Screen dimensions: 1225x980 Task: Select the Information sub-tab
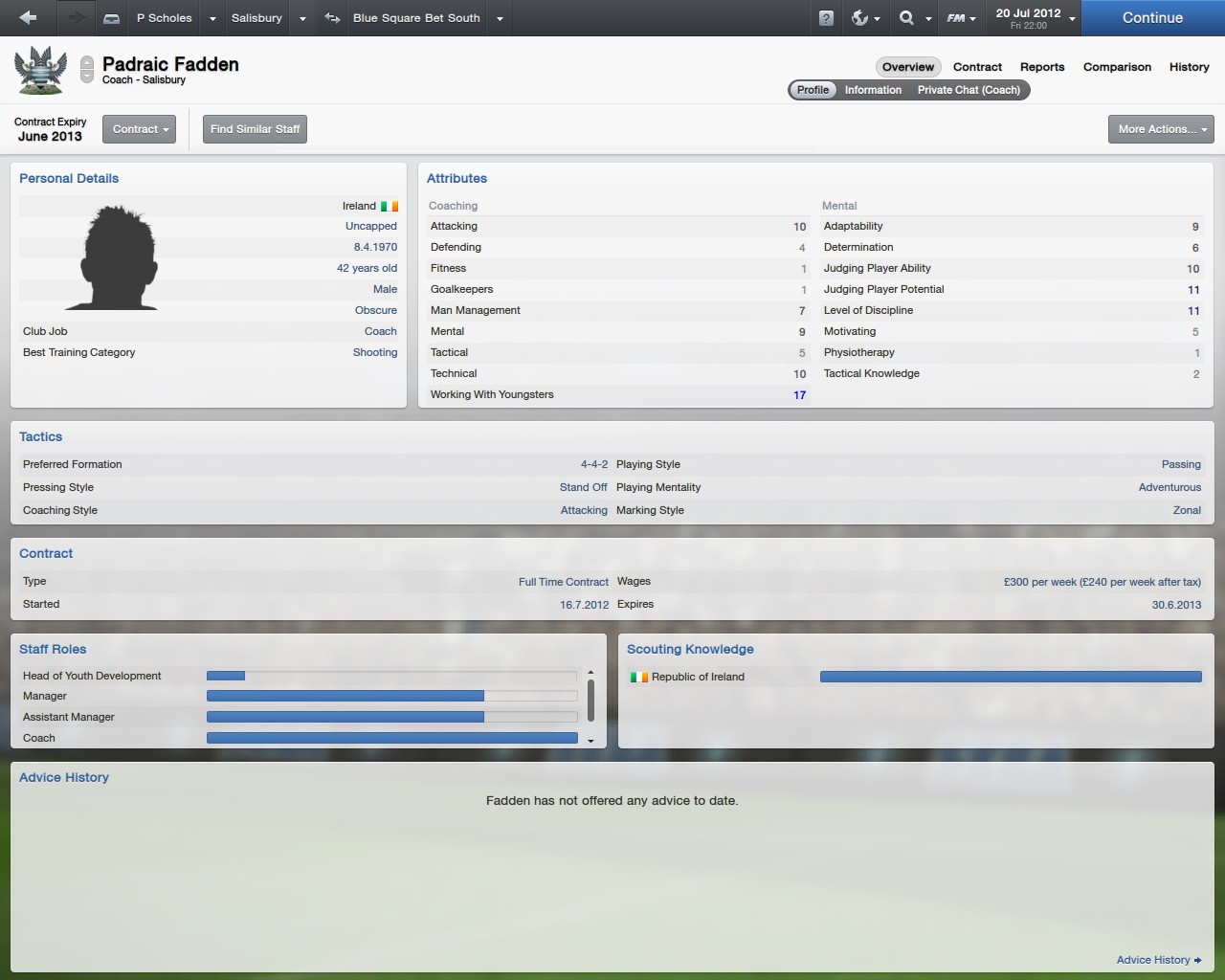873,90
